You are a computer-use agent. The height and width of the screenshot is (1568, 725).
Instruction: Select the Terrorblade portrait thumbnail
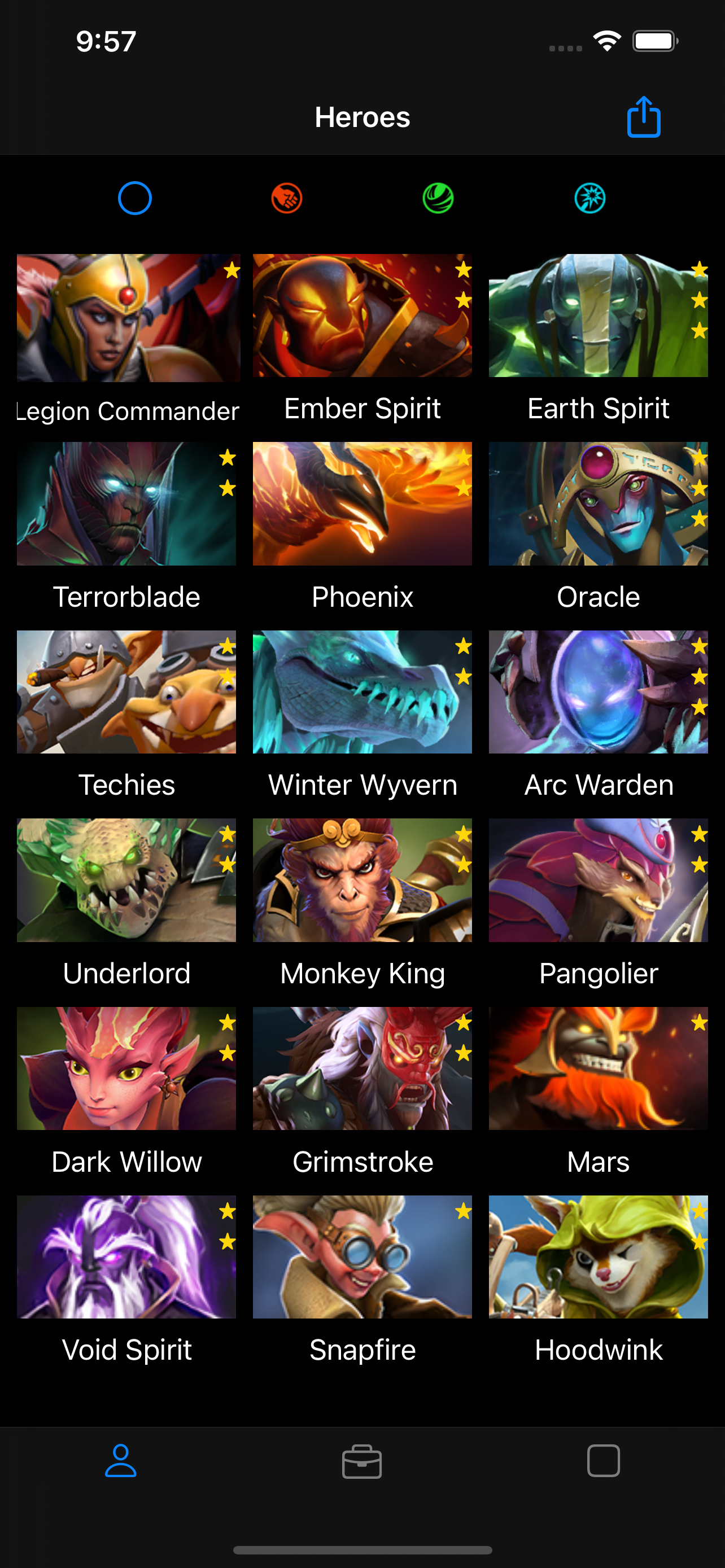pyautogui.click(x=126, y=503)
